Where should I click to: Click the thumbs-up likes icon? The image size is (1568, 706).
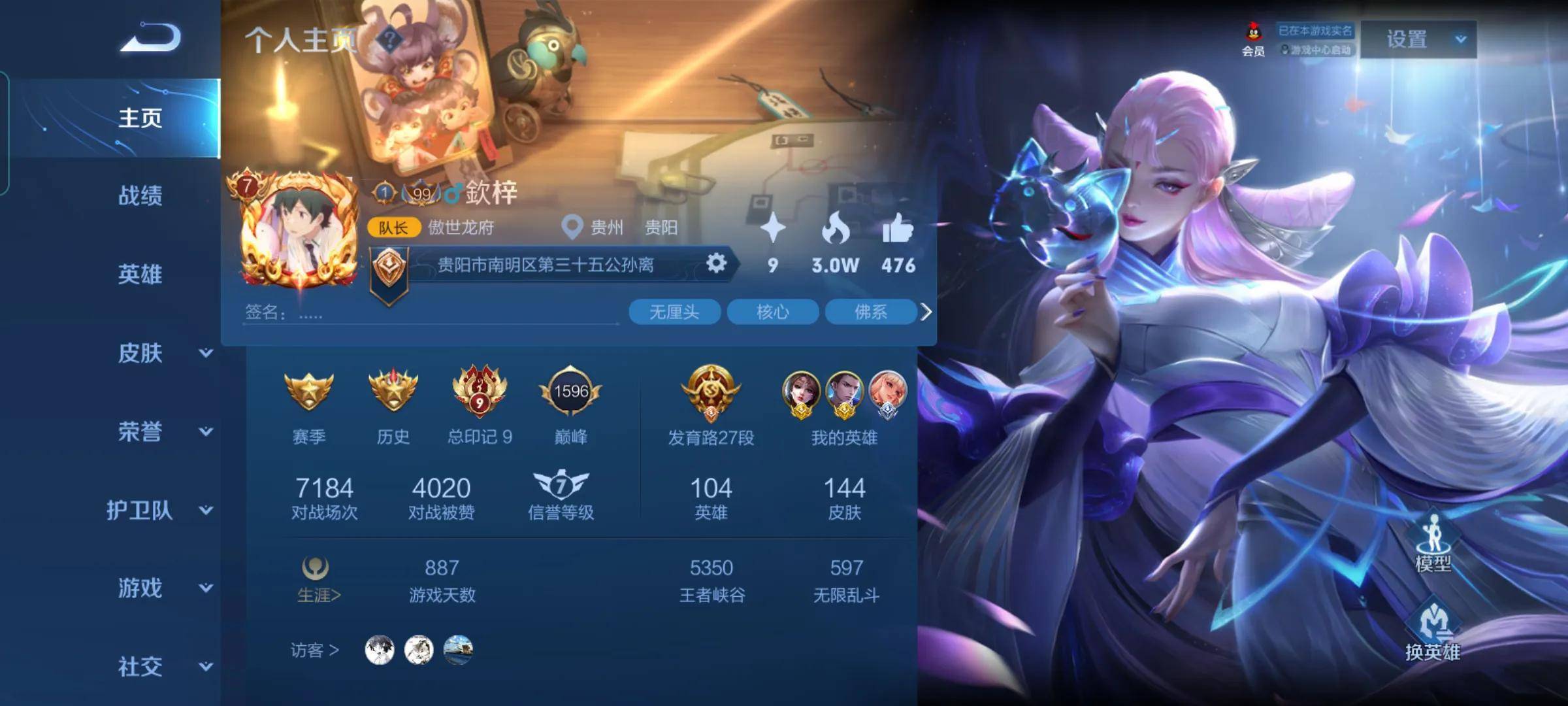[898, 229]
